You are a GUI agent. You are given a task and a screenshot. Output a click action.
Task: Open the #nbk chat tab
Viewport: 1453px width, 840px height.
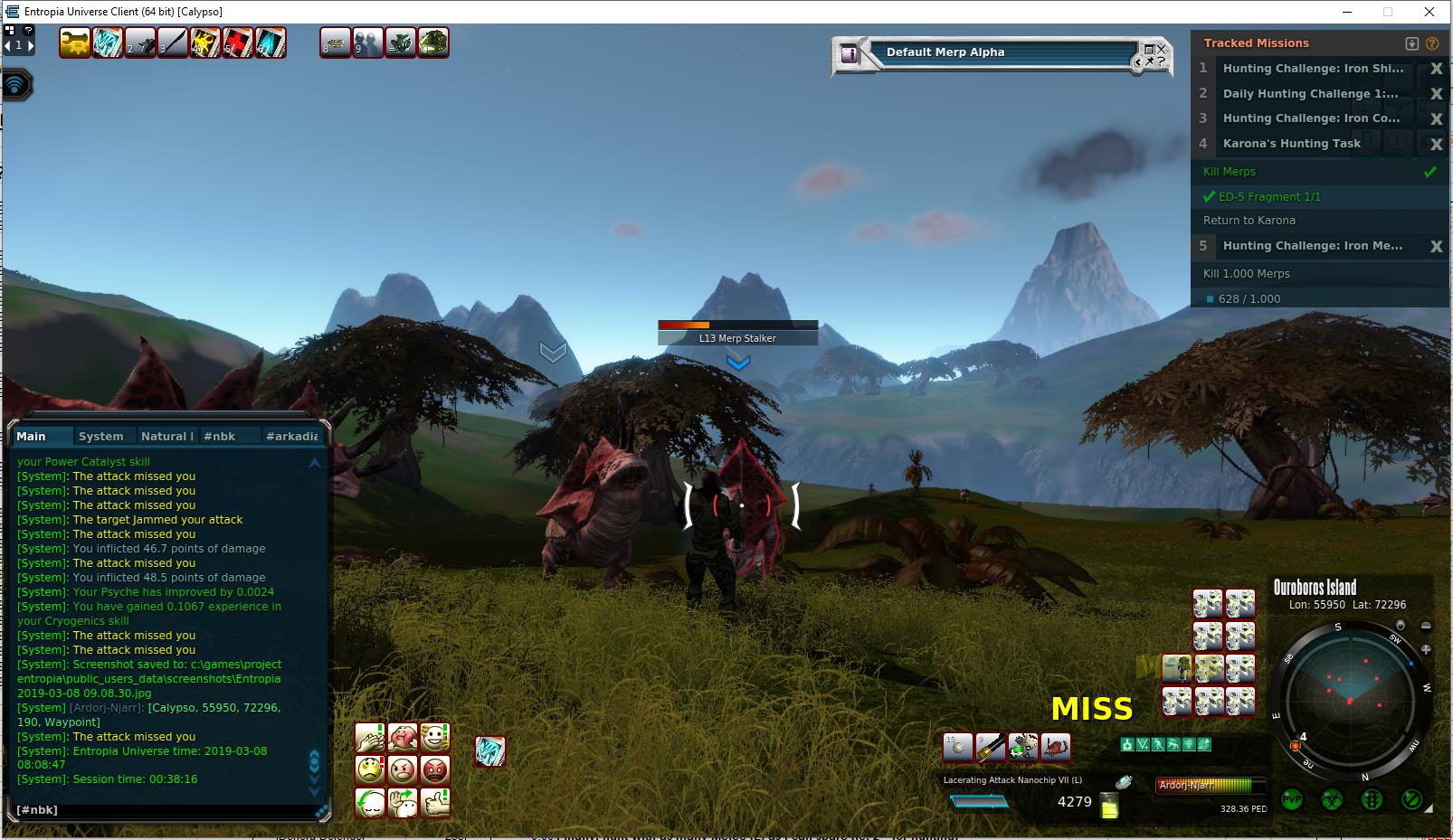[x=219, y=436]
